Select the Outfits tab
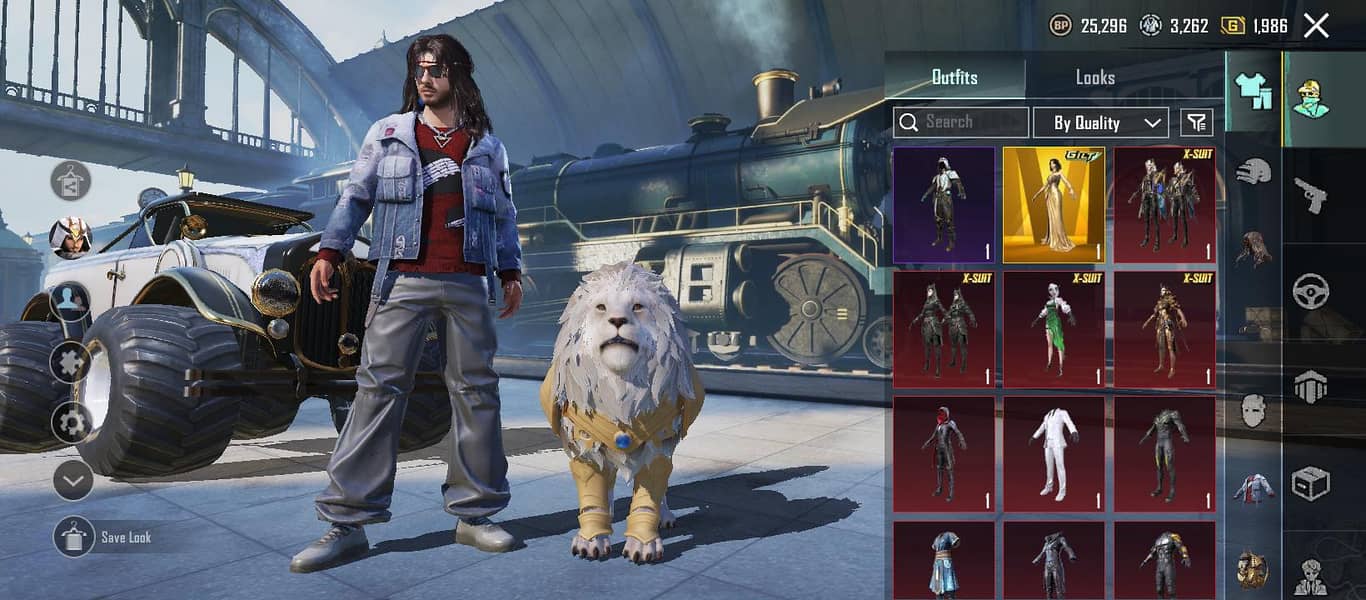1366x600 pixels. pos(954,77)
